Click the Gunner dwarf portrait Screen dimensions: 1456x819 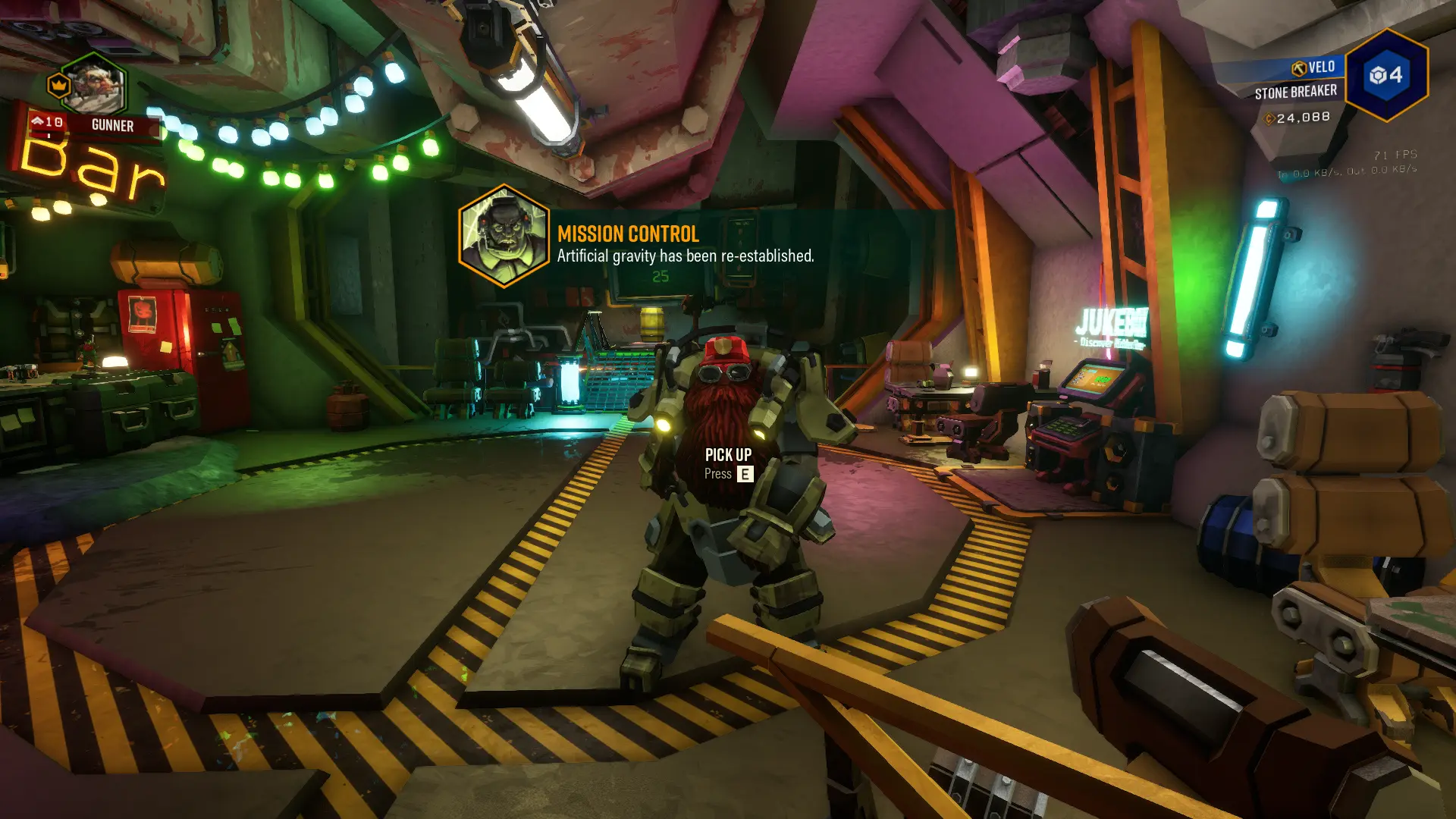tap(94, 86)
